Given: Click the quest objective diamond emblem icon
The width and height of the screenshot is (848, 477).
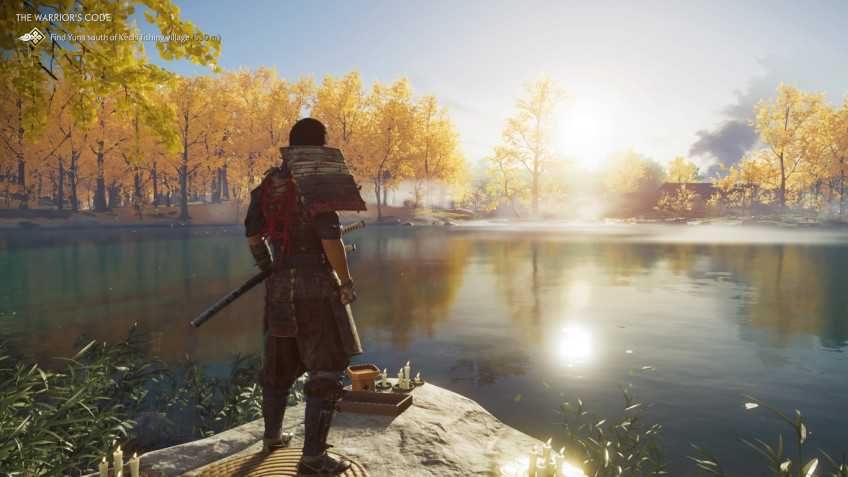Looking at the screenshot, I should [33, 37].
